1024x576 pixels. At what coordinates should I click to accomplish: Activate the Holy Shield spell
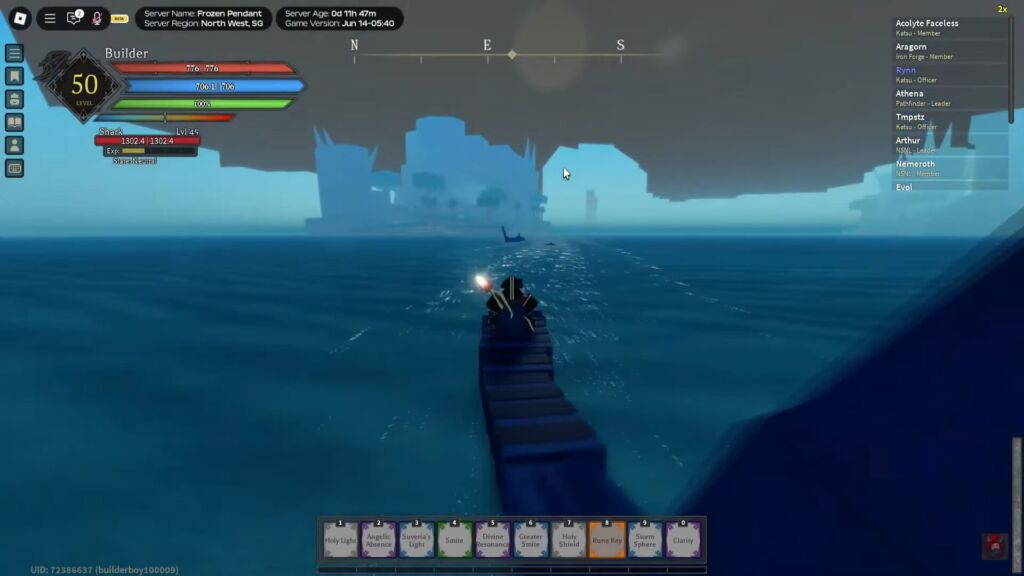568,540
